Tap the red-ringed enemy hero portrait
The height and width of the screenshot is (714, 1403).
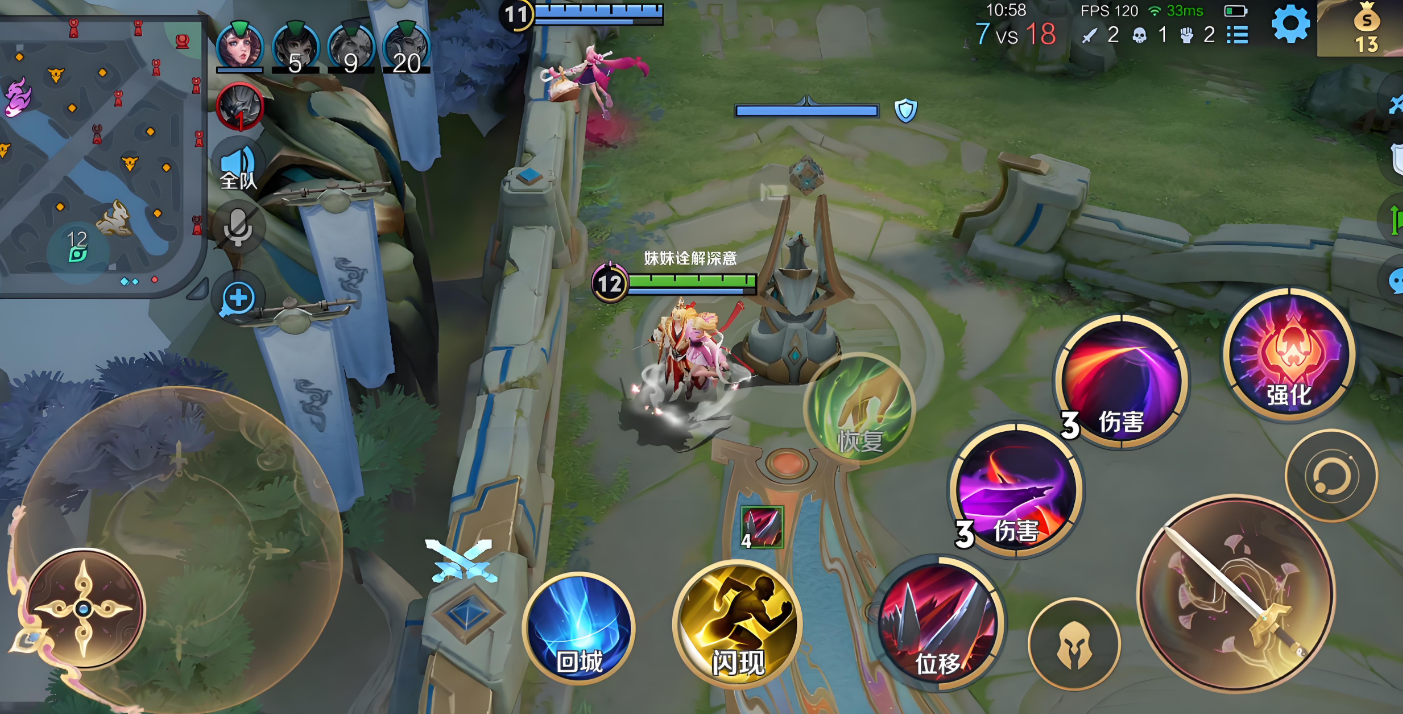tap(239, 106)
